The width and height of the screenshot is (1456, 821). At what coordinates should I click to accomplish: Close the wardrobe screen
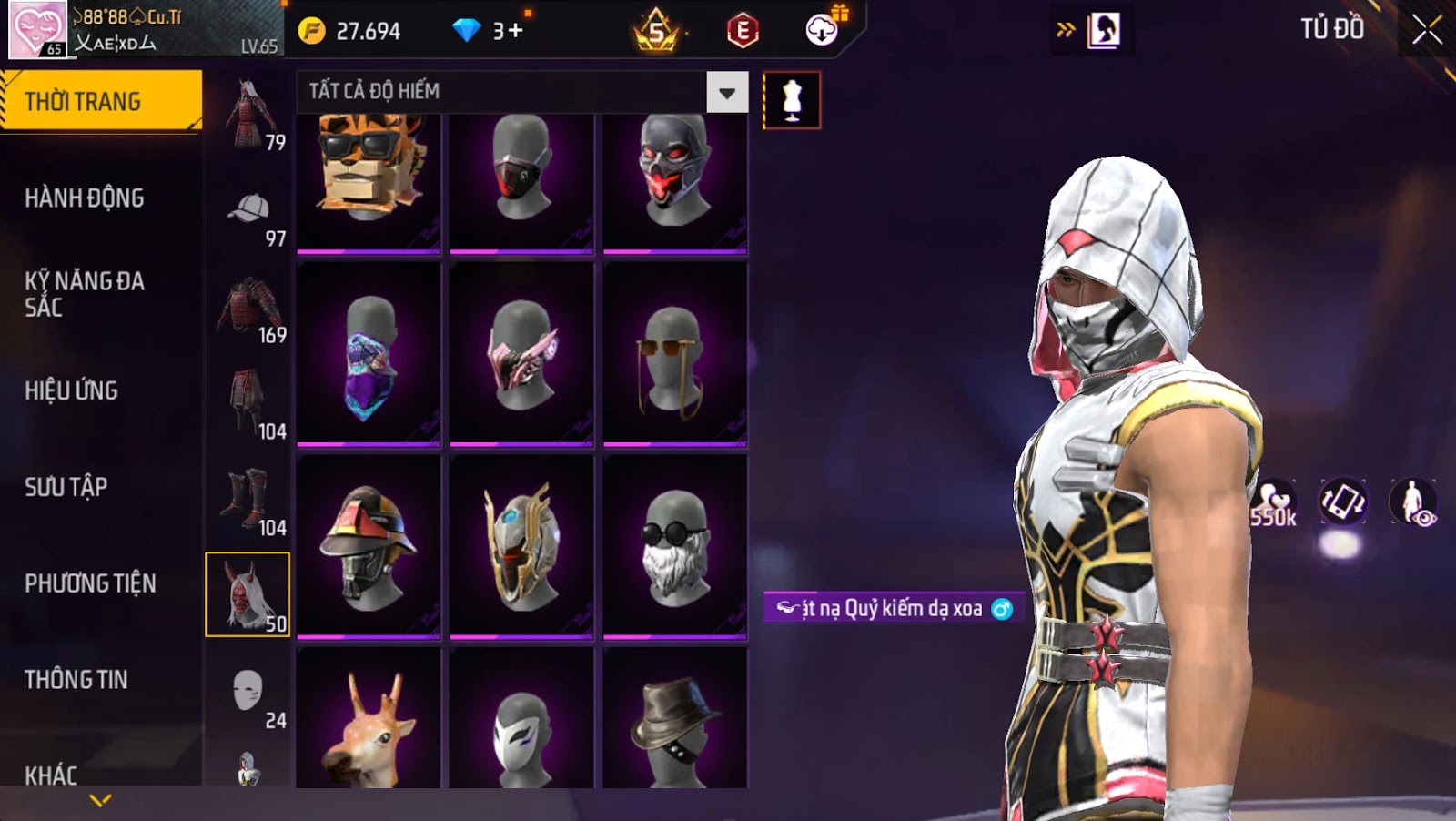tap(1426, 30)
